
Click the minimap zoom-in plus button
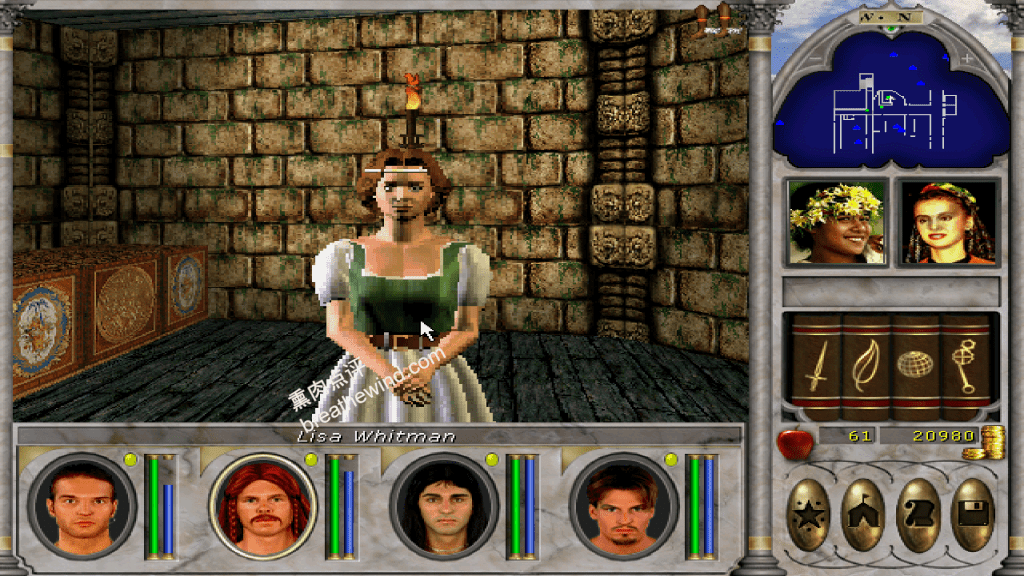tap(966, 59)
